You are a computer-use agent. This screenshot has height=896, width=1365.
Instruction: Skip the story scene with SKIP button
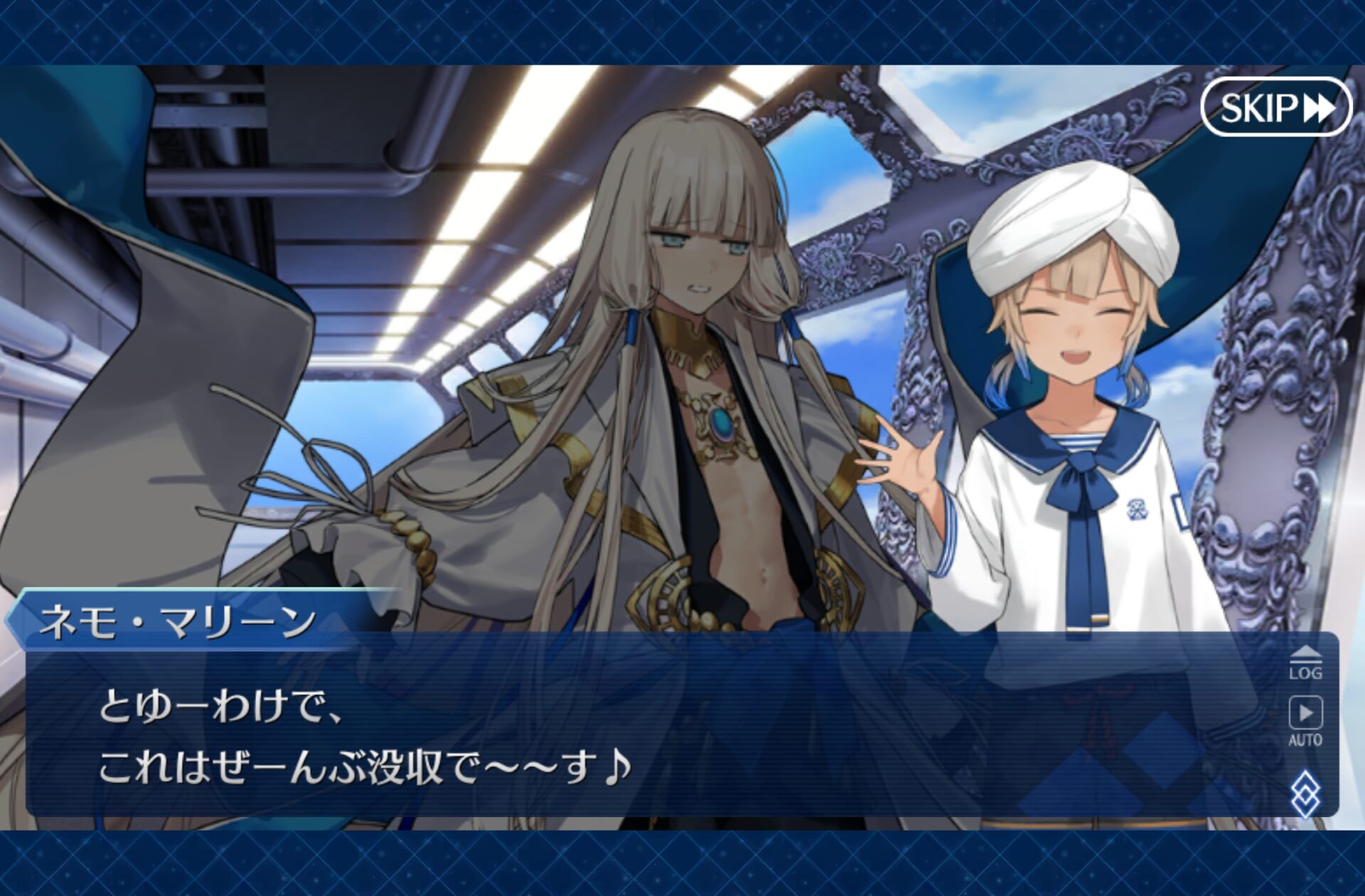(1275, 107)
